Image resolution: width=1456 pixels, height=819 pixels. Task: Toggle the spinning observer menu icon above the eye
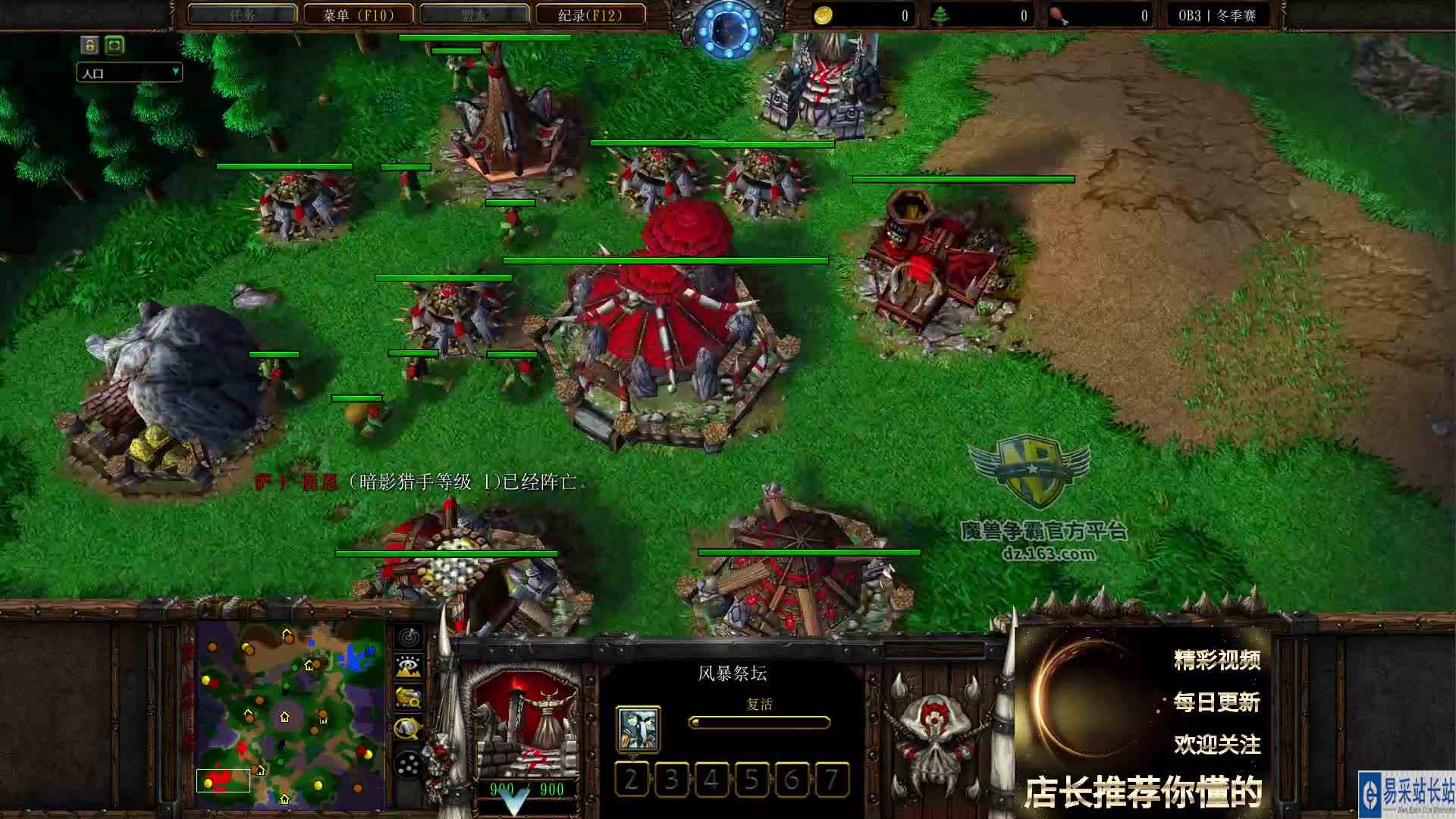[x=408, y=637]
